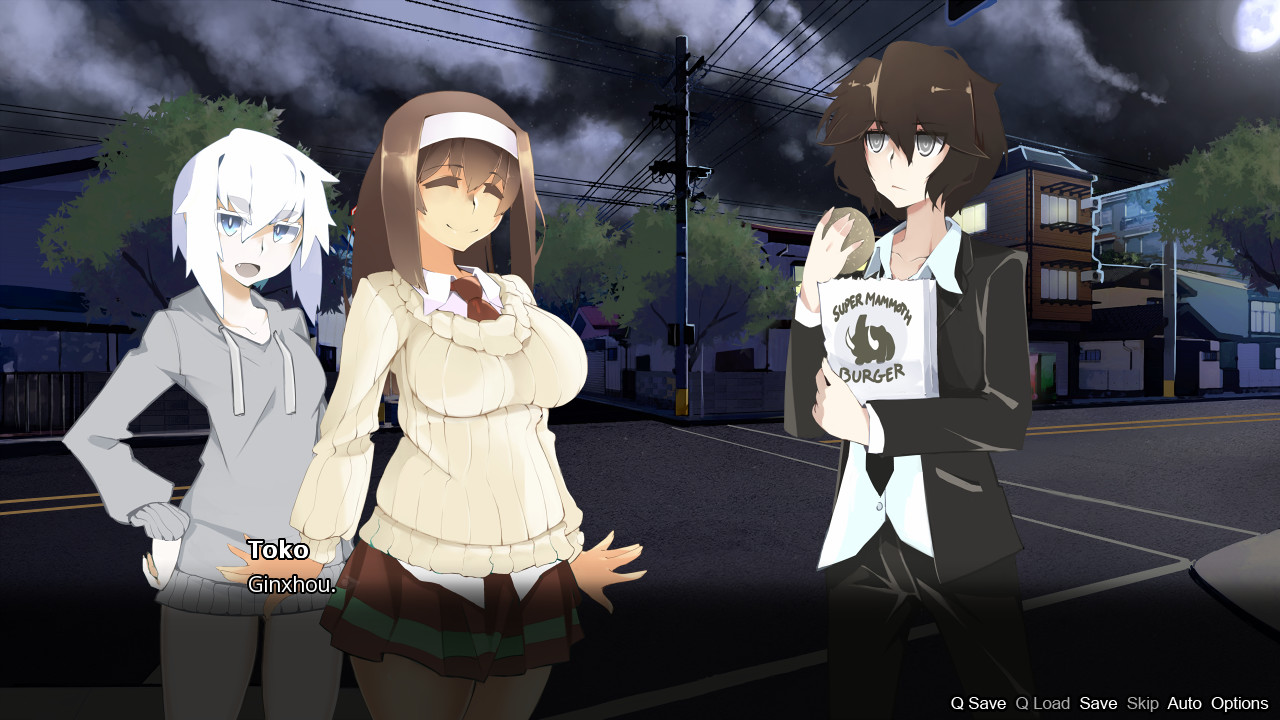Image resolution: width=1280 pixels, height=720 pixels.
Task: Enable Skip mode
Action: click(1142, 703)
